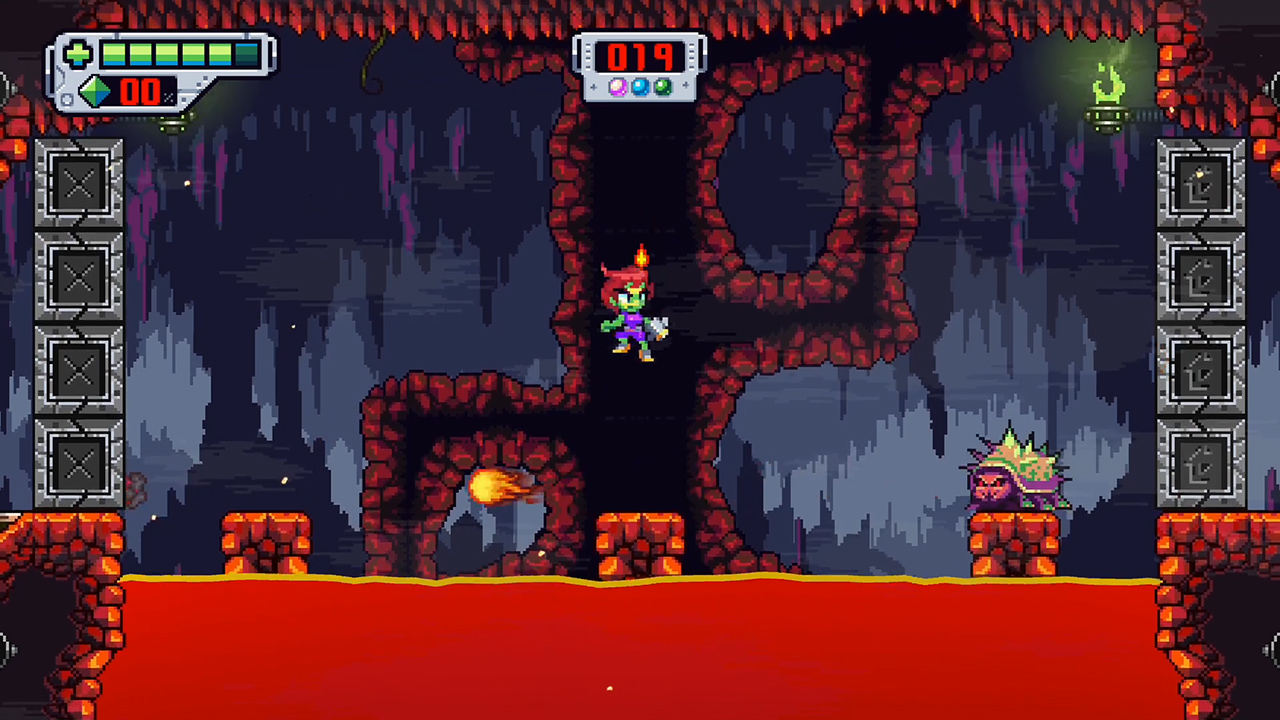The image size is (1280, 720).
Task: Click the green orb under the timer
Action: point(665,88)
